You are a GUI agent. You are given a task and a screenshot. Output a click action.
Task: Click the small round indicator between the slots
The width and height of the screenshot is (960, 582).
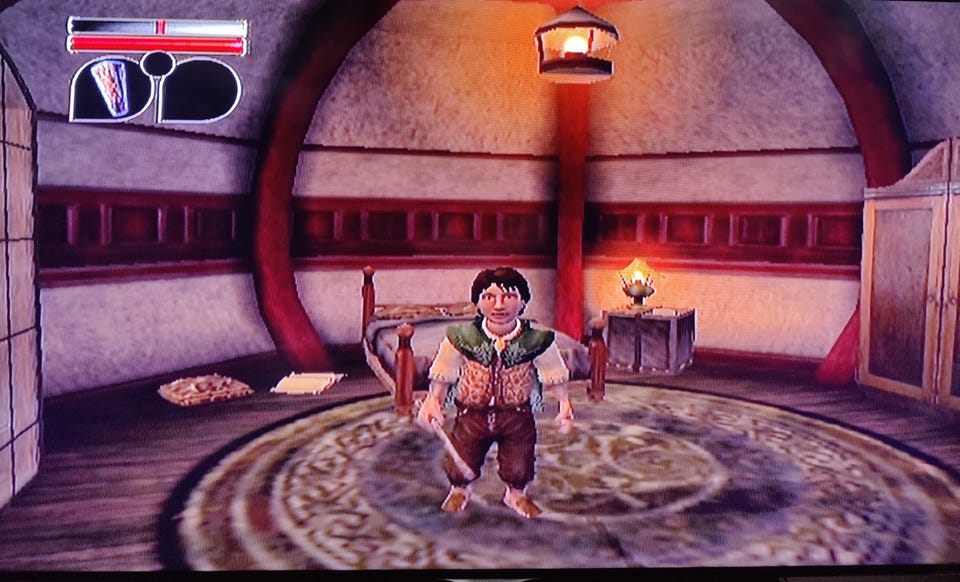tap(157, 65)
